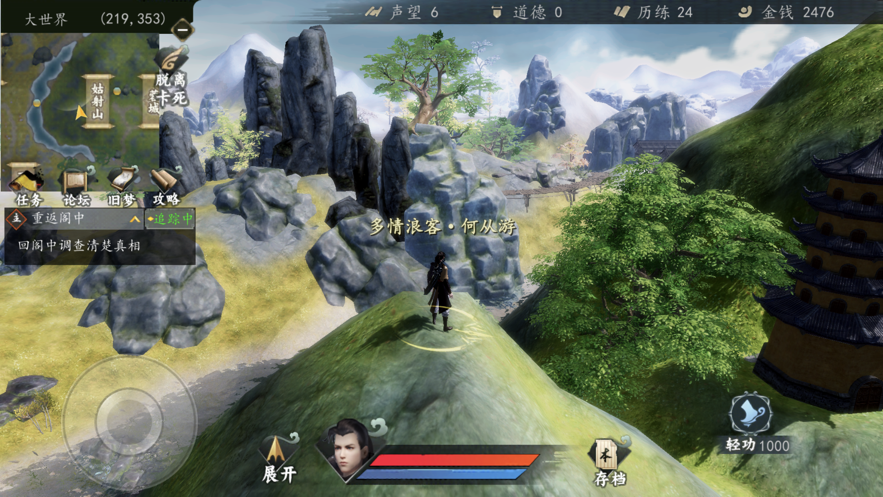This screenshot has height=497, width=883.
Task: Collapse the minimap with the minus button
Action: pos(182,29)
